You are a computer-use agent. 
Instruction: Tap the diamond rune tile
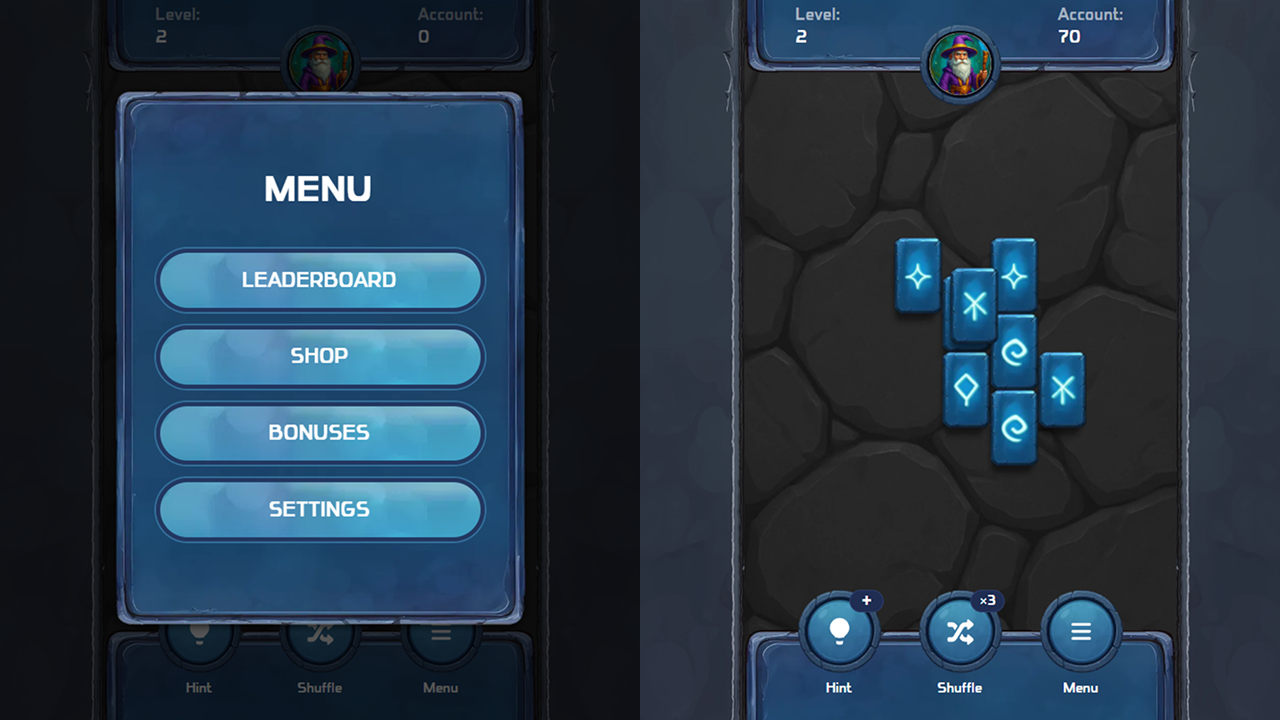click(968, 390)
